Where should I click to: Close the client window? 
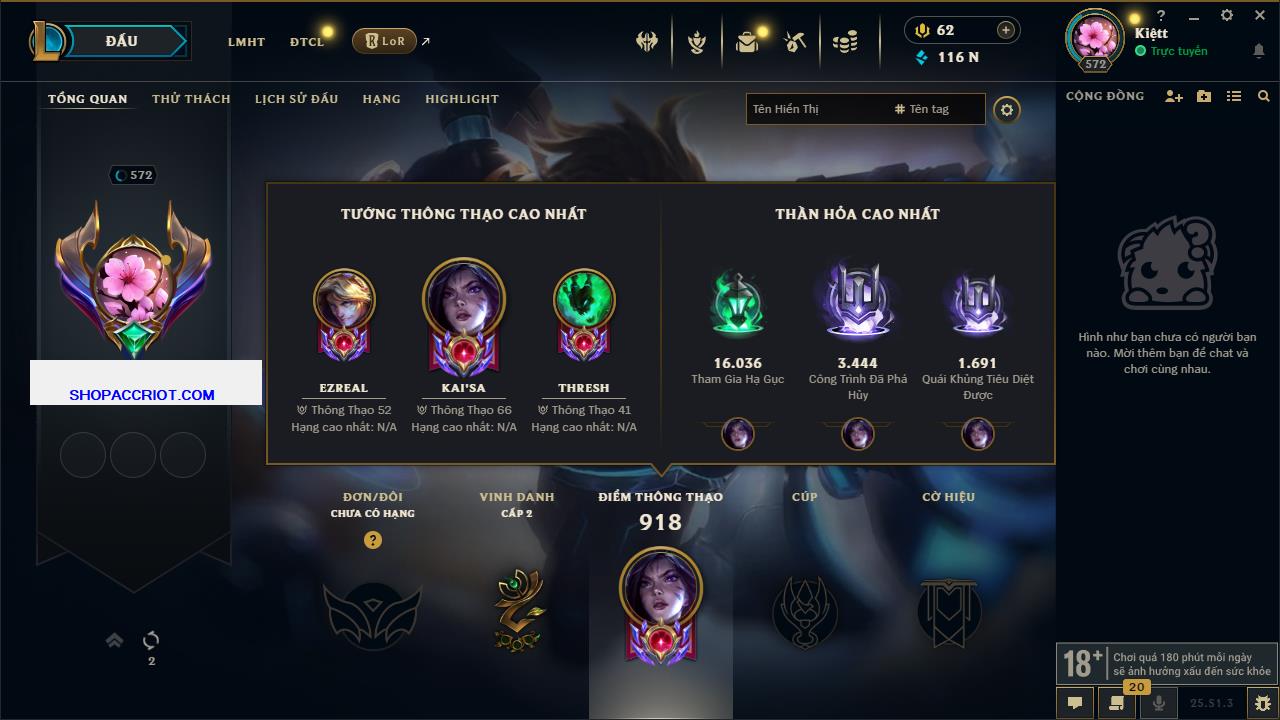1260,16
